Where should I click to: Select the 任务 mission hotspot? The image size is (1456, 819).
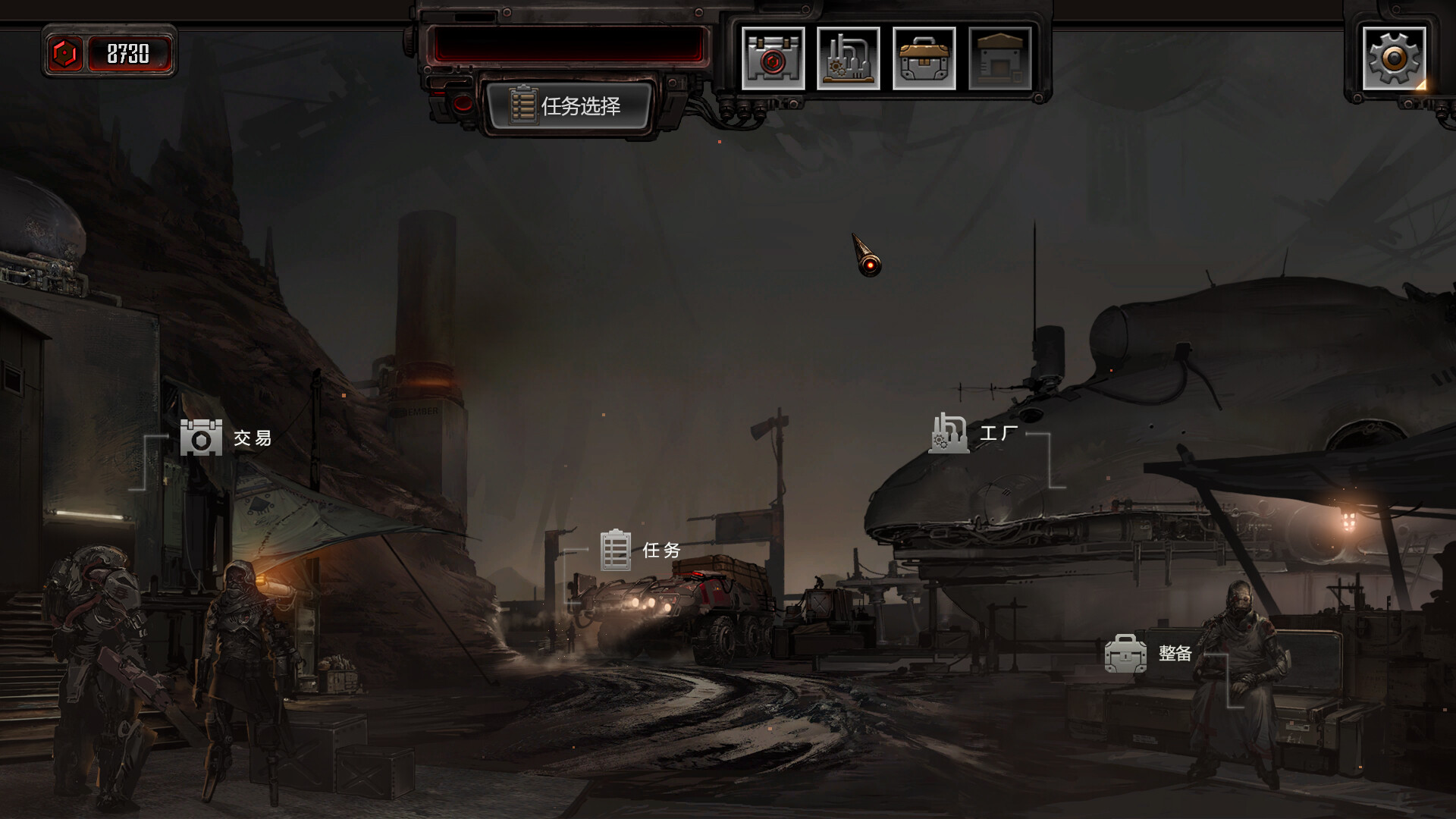click(639, 551)
